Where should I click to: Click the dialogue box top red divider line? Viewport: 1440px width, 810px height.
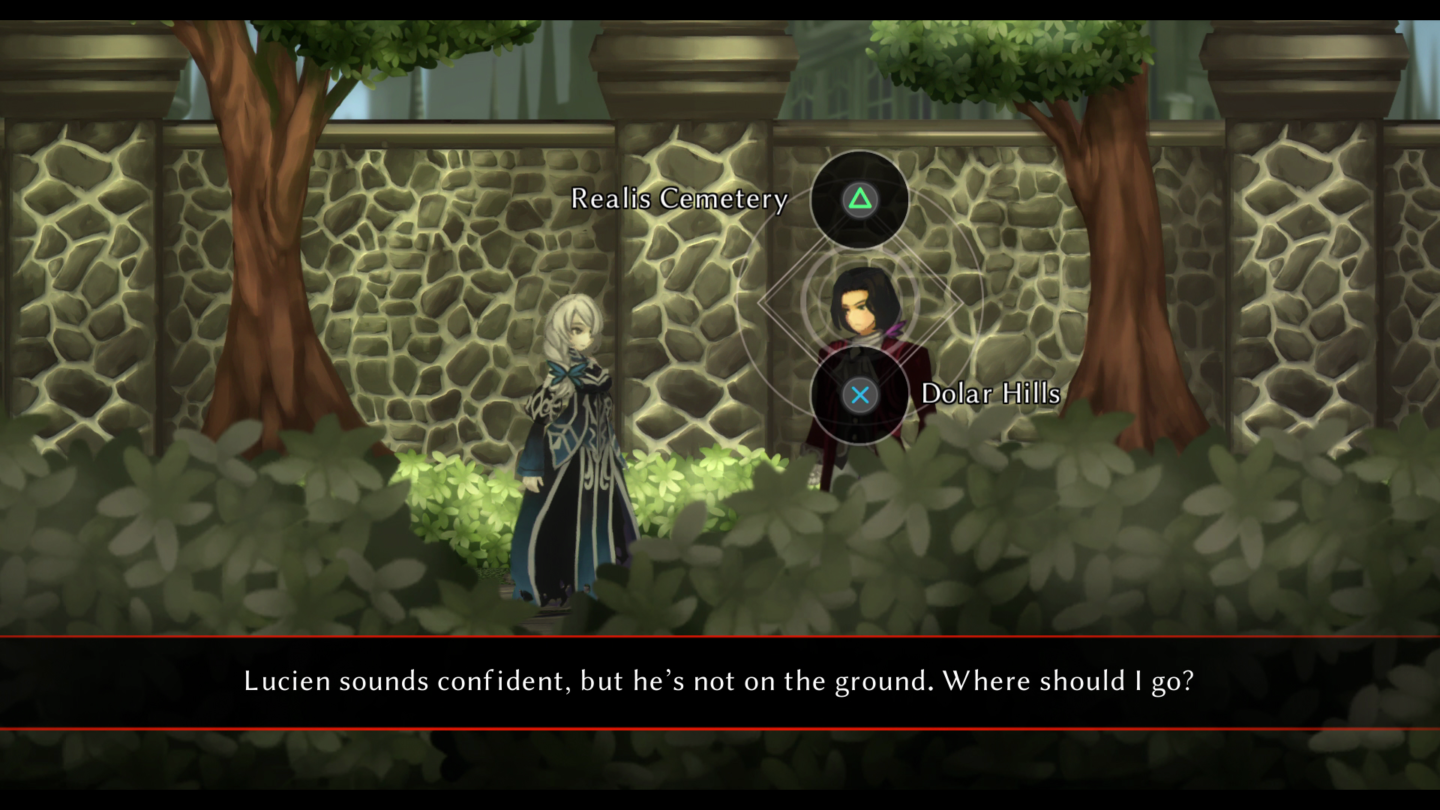720,638
